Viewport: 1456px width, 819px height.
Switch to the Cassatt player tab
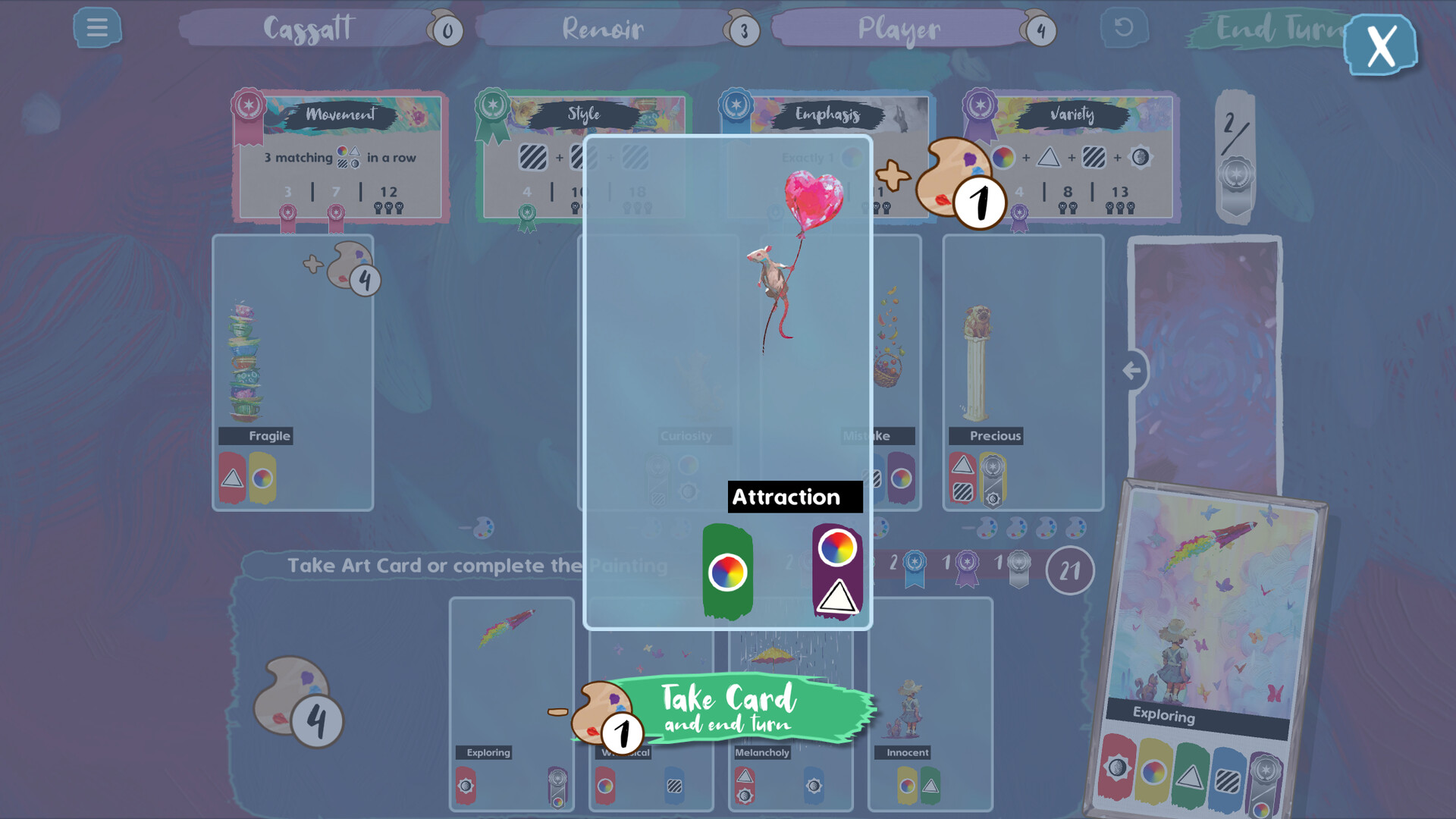(307, 29)
